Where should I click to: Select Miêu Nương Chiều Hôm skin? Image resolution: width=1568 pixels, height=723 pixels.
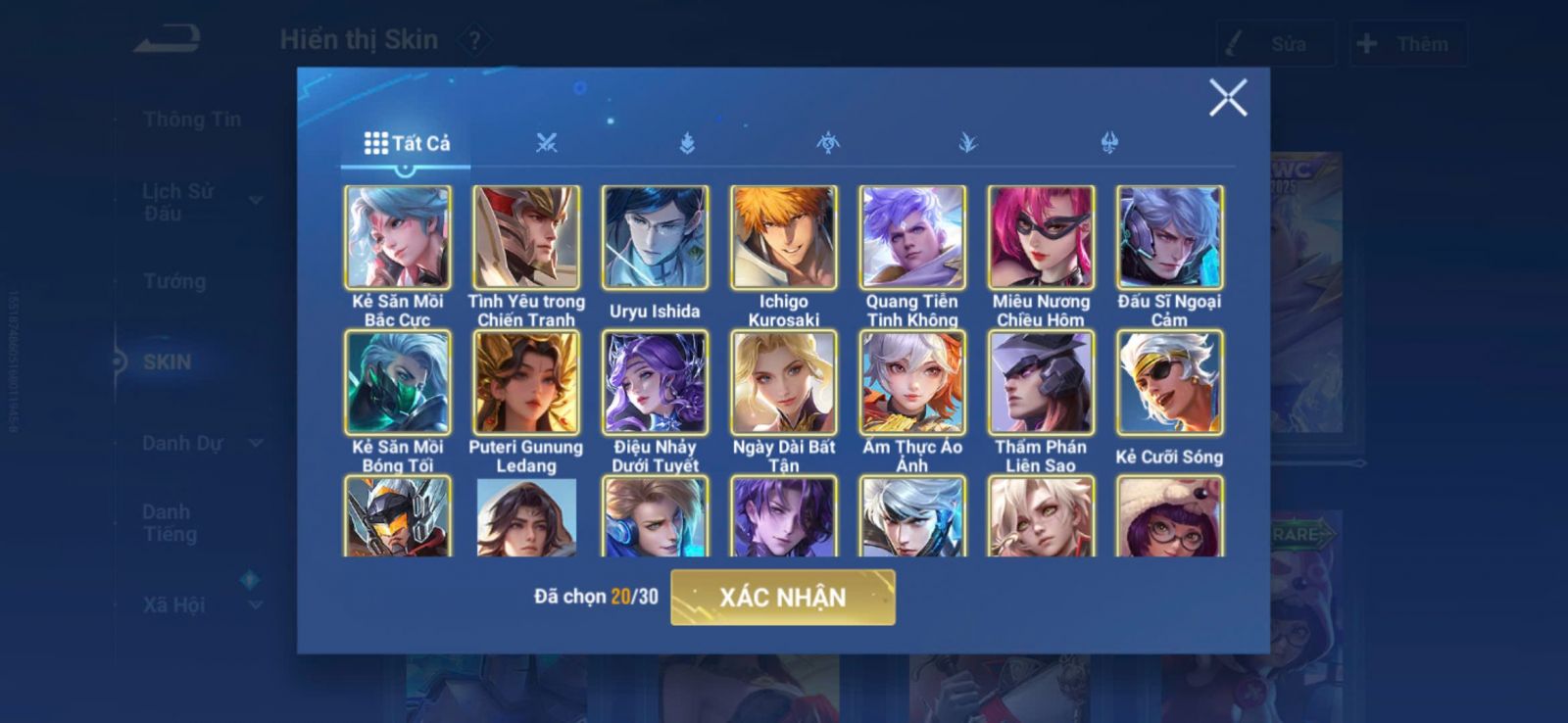pyautogui.click(x=1041, y=237)
